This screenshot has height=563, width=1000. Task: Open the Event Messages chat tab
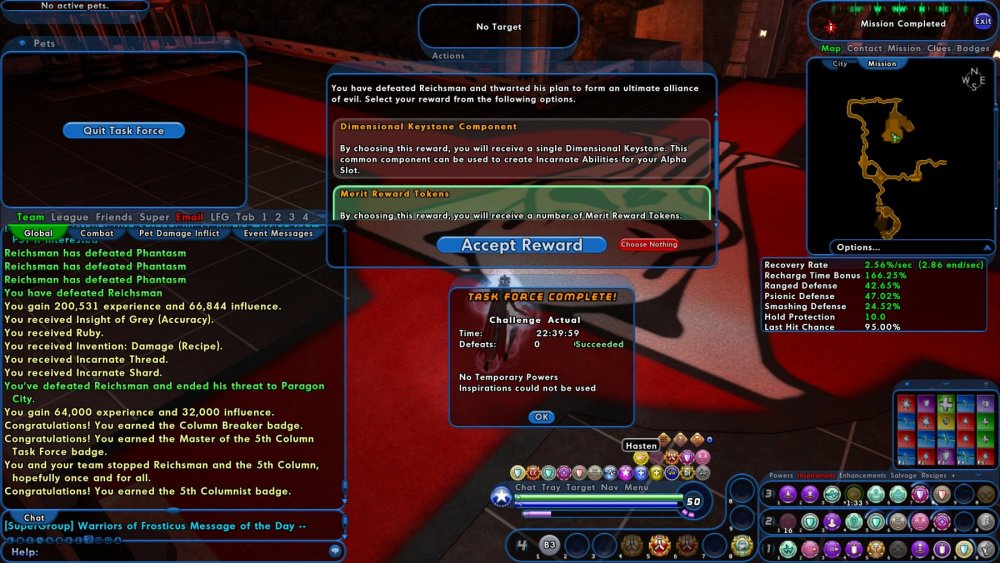[278, 233]
